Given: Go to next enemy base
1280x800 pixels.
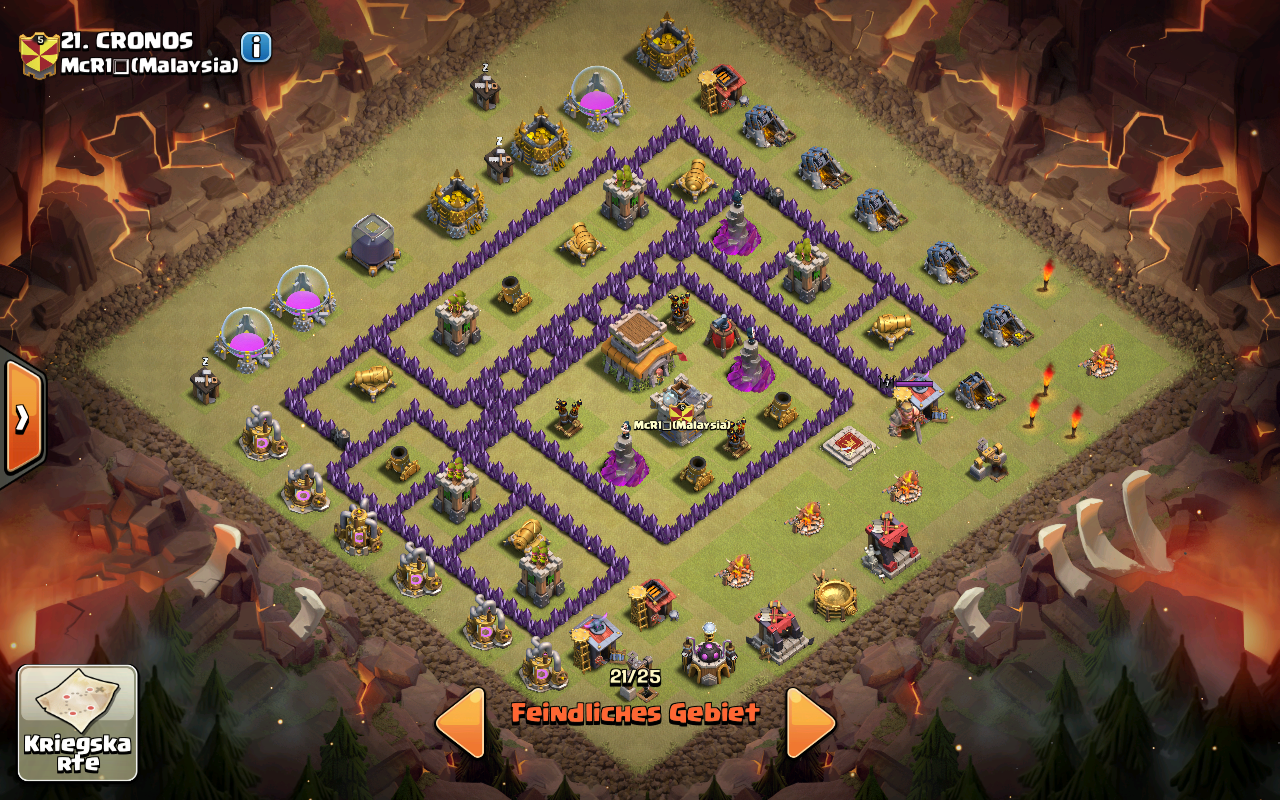Looking at the screenshot, I should click(809, 722).
